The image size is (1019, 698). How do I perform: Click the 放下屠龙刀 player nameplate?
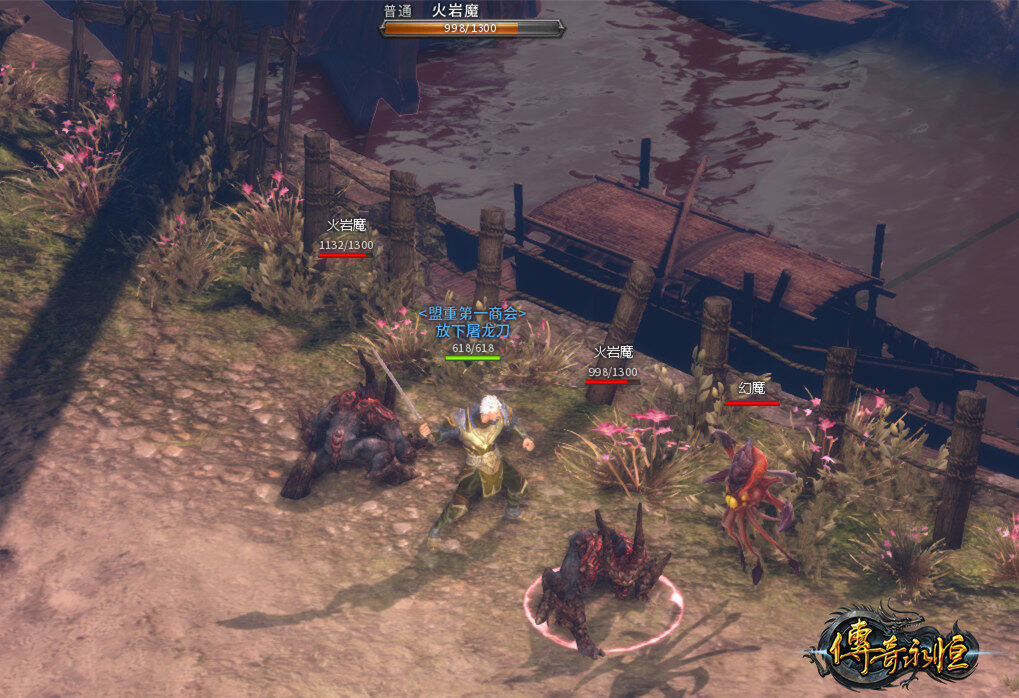tap(473, 330)
